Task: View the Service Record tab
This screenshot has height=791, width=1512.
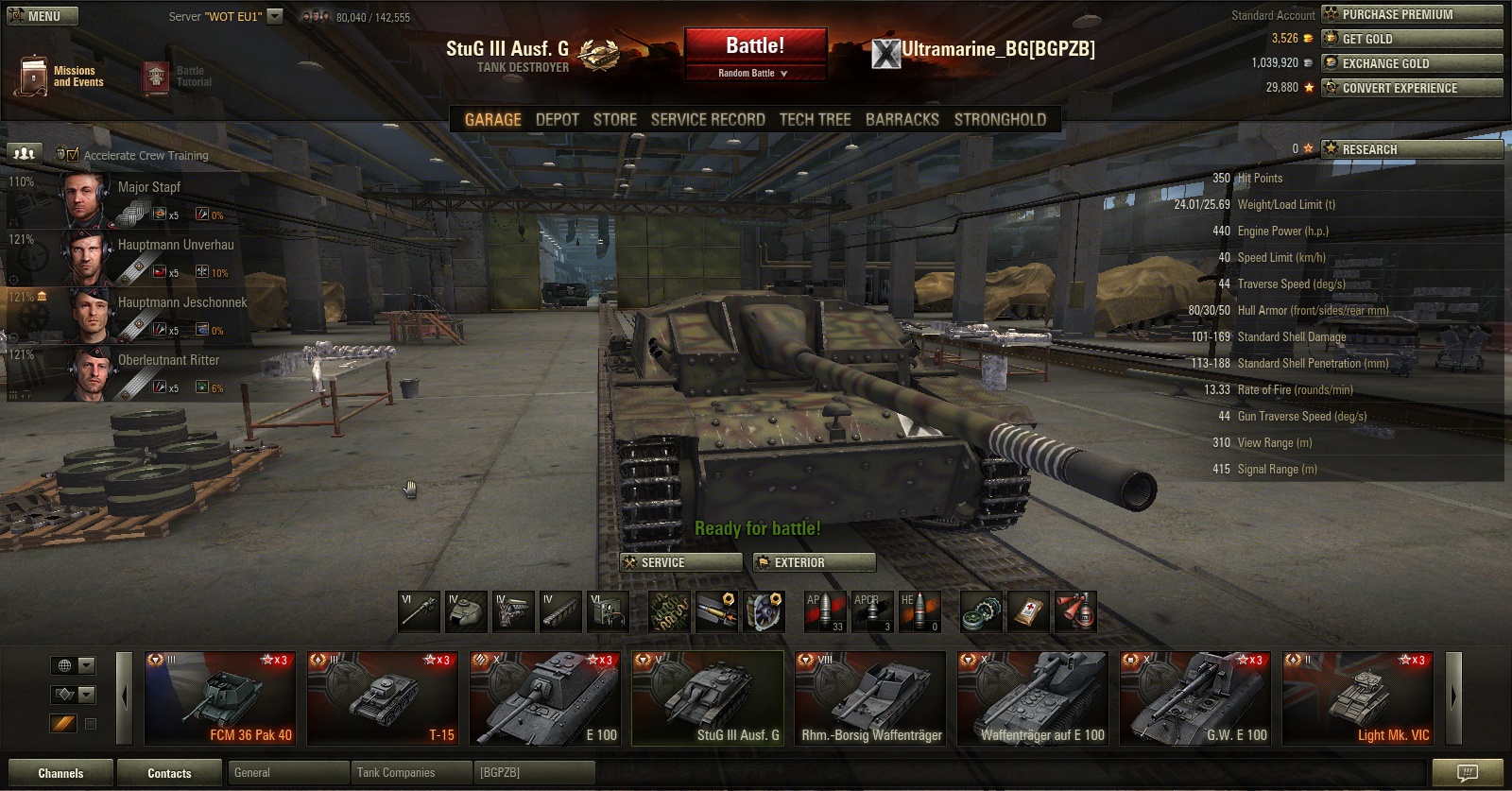Action: tap(708, 120)
